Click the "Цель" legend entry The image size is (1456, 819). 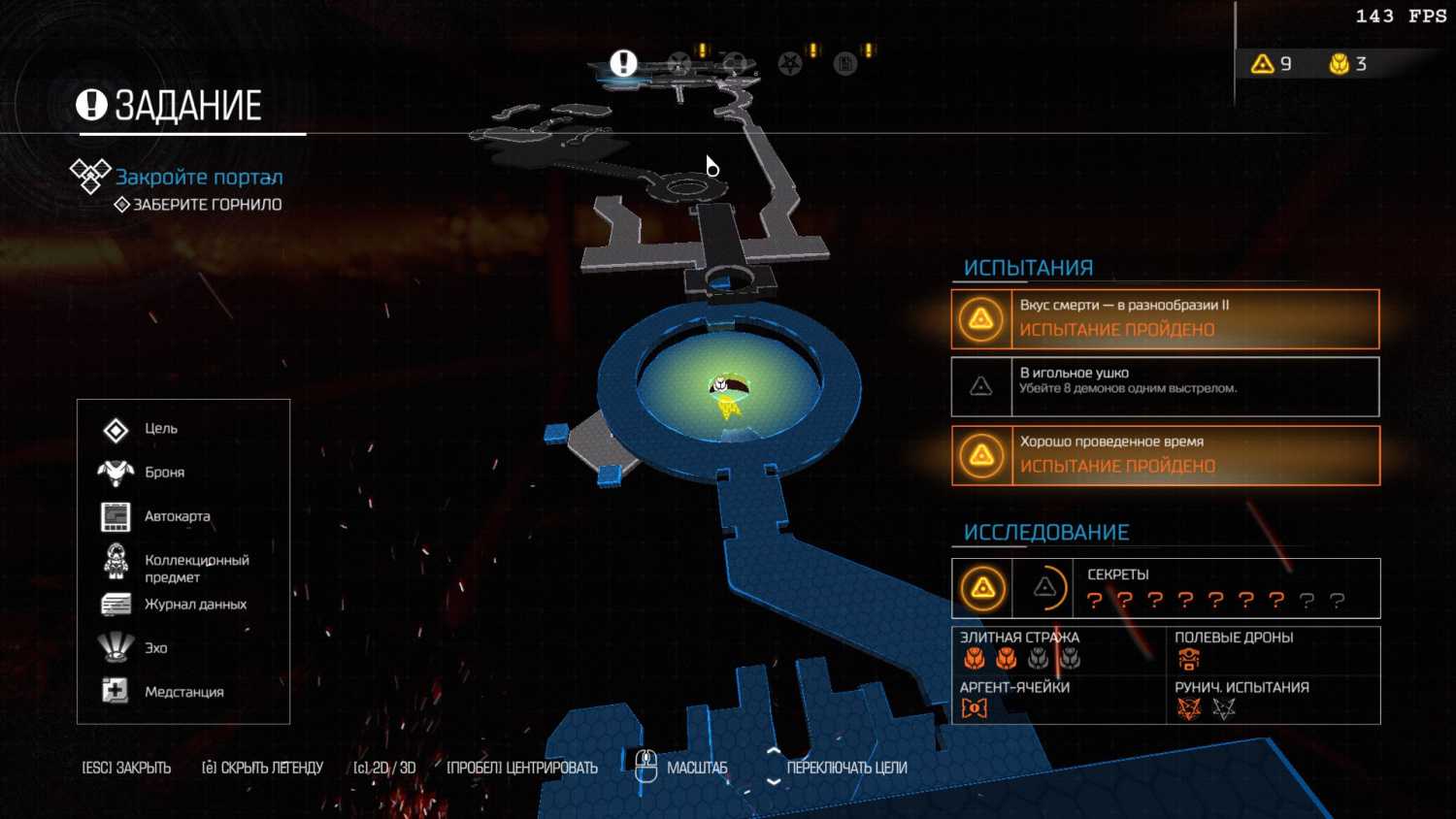coord(160,429)
